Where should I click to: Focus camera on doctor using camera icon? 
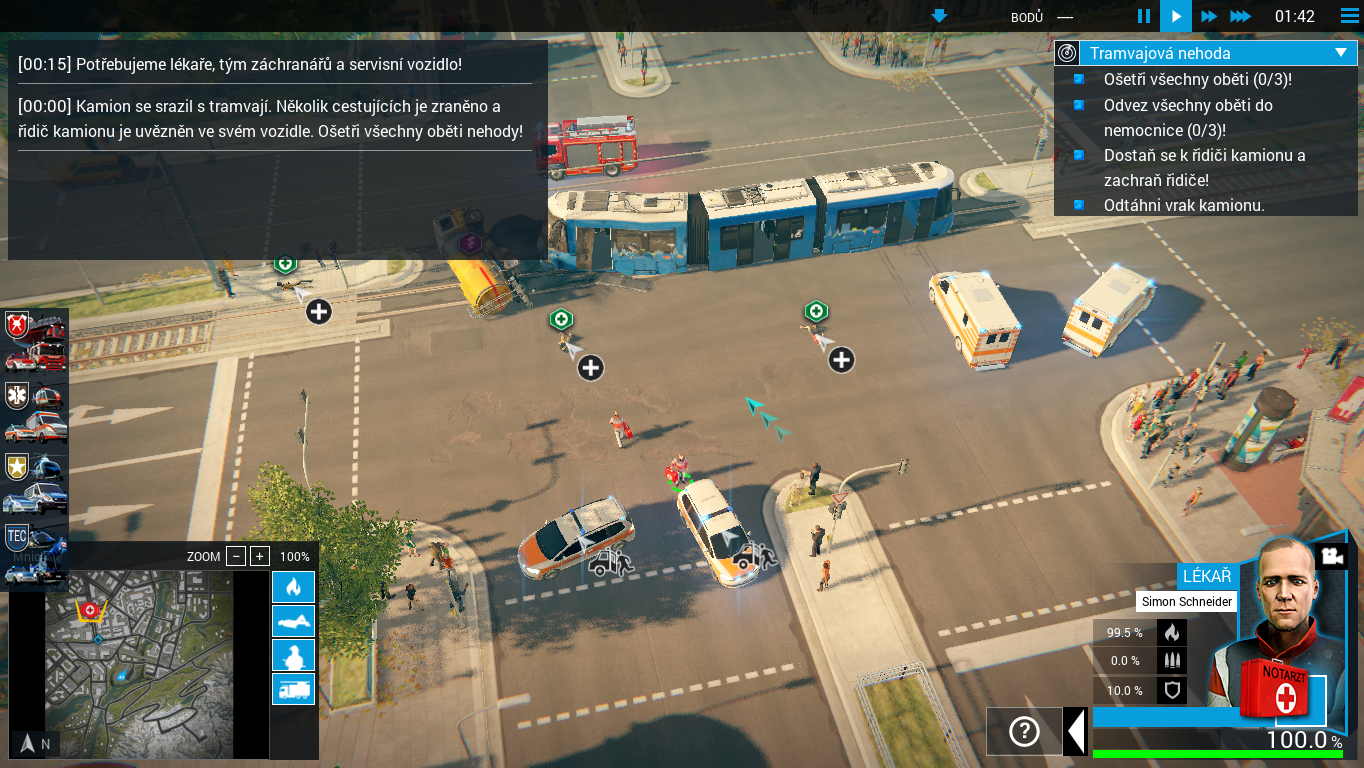pos(1331,557)
